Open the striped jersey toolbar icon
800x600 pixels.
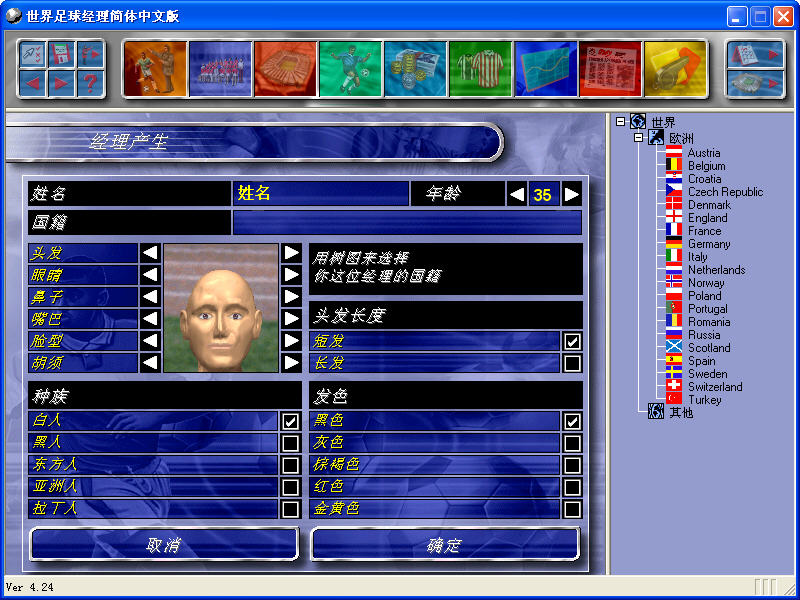point(480,68)
